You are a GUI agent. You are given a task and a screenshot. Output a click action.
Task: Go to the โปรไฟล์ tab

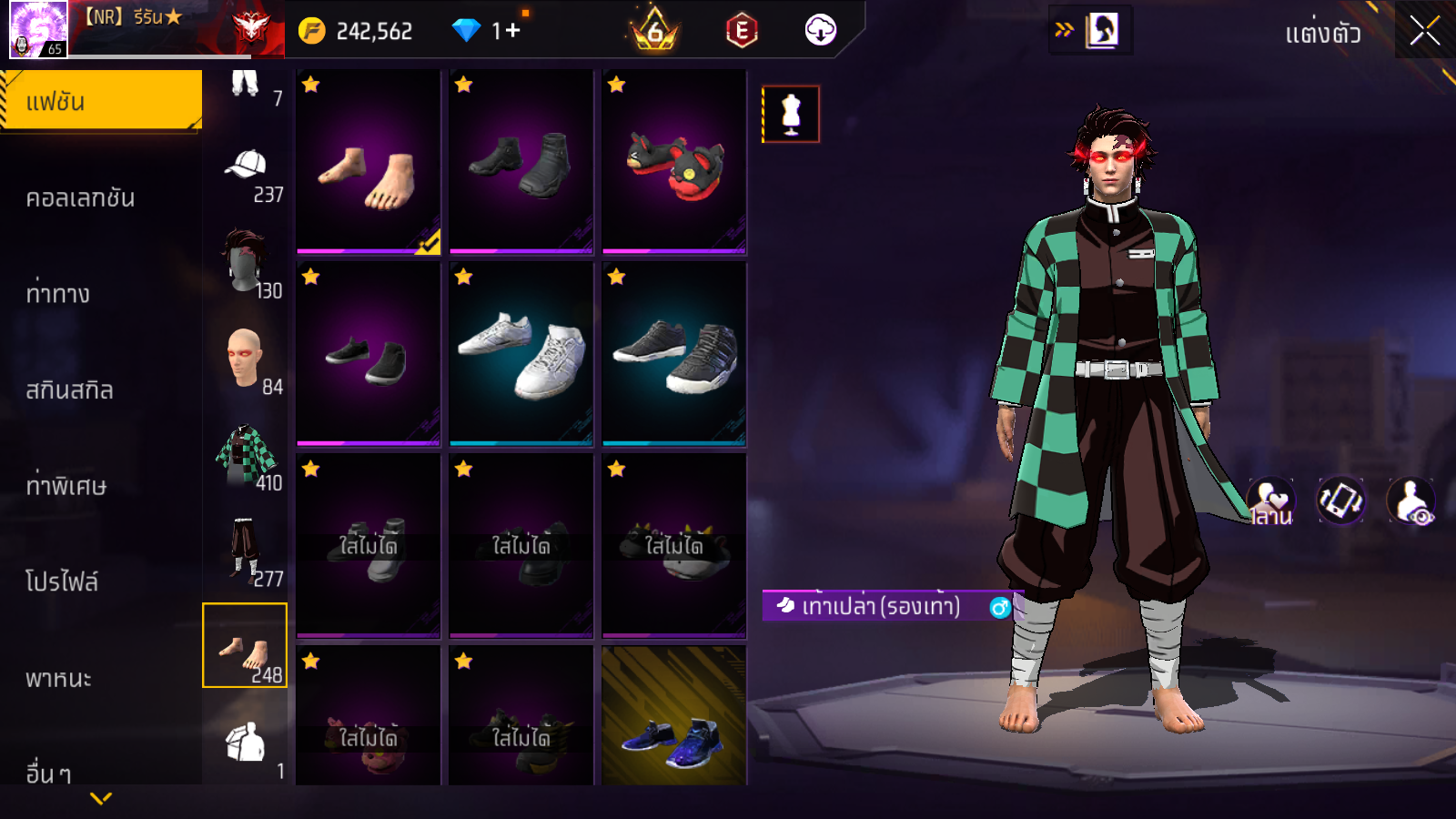tap(62, 581)
